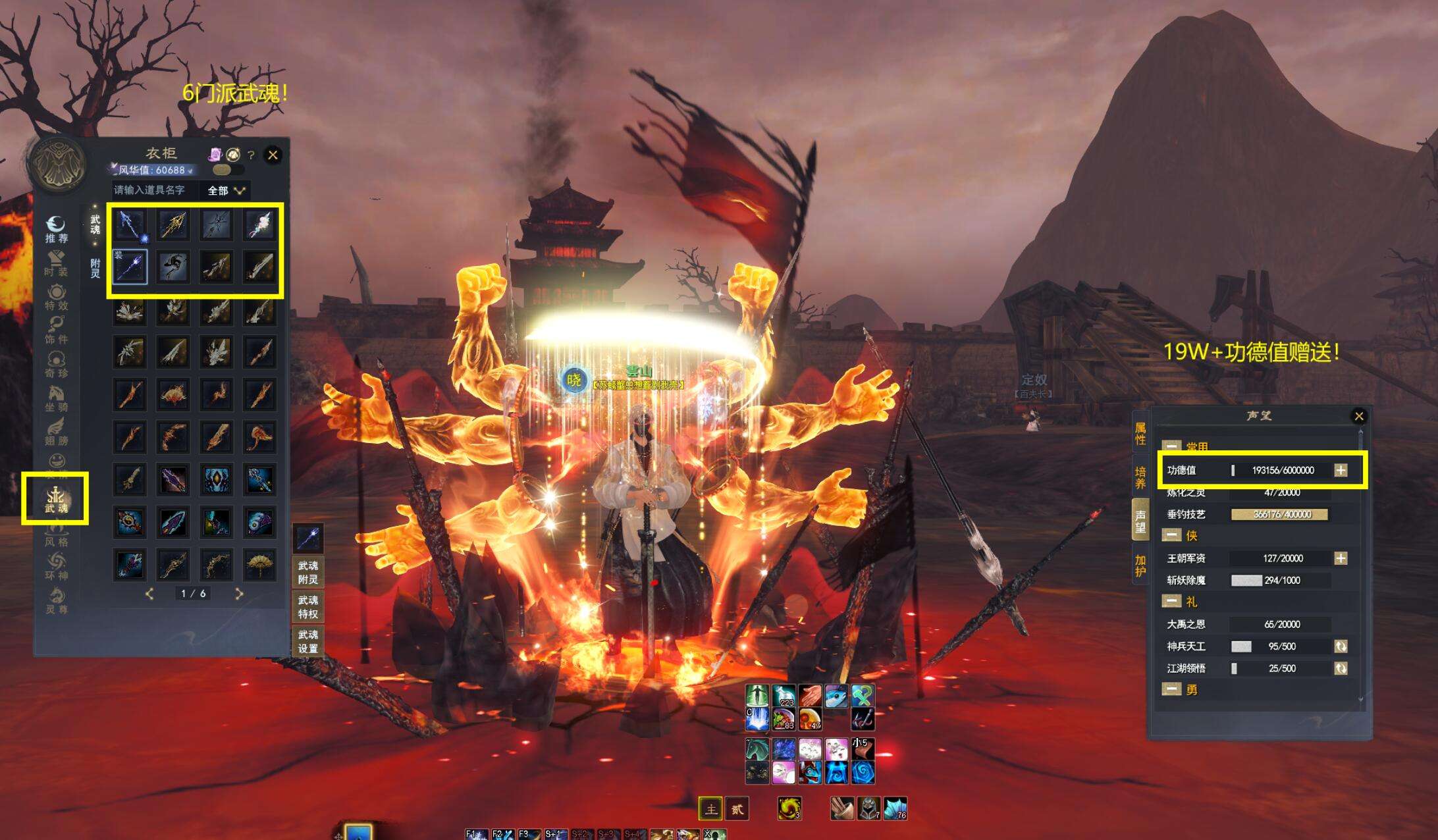
Task: Add 功德值 with the plus button
Action: click(x=1341, y=470)
